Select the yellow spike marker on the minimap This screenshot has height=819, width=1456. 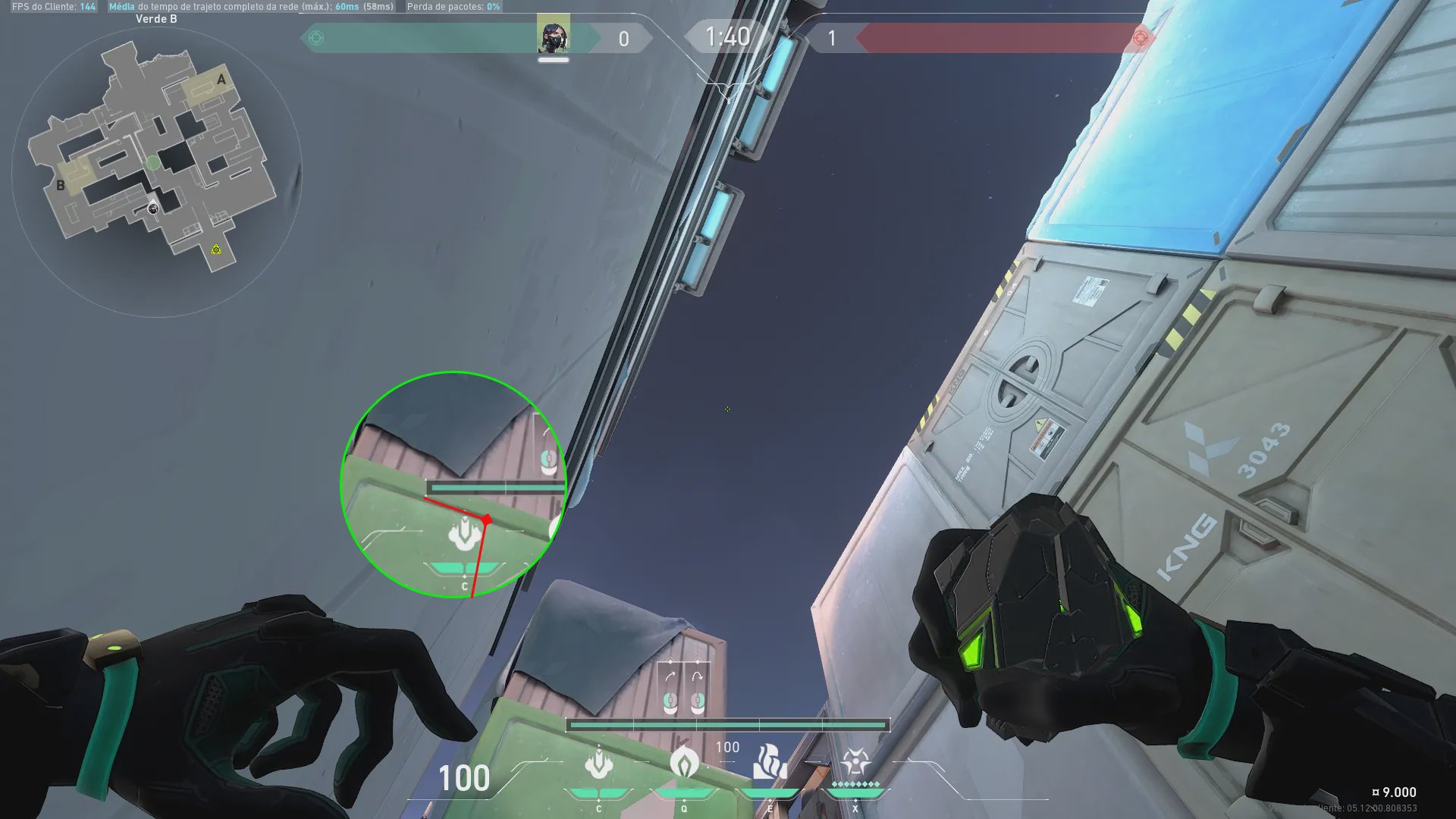pos(216,249)
